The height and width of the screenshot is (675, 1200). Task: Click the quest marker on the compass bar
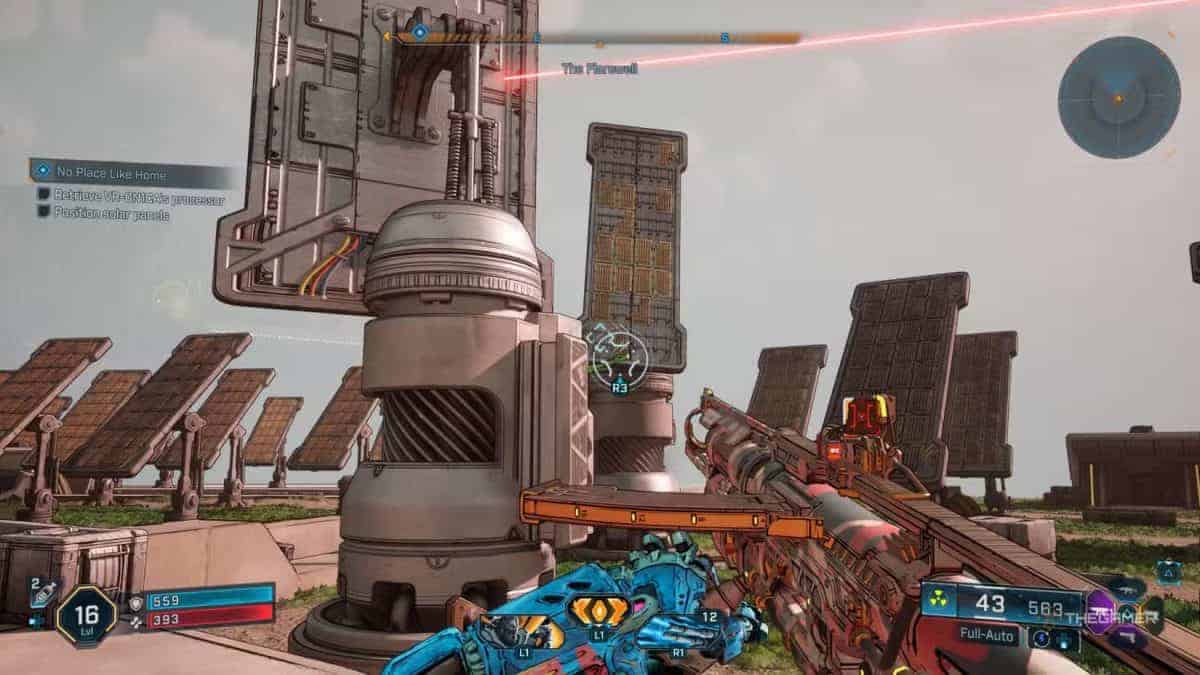[x=420, y=34]
